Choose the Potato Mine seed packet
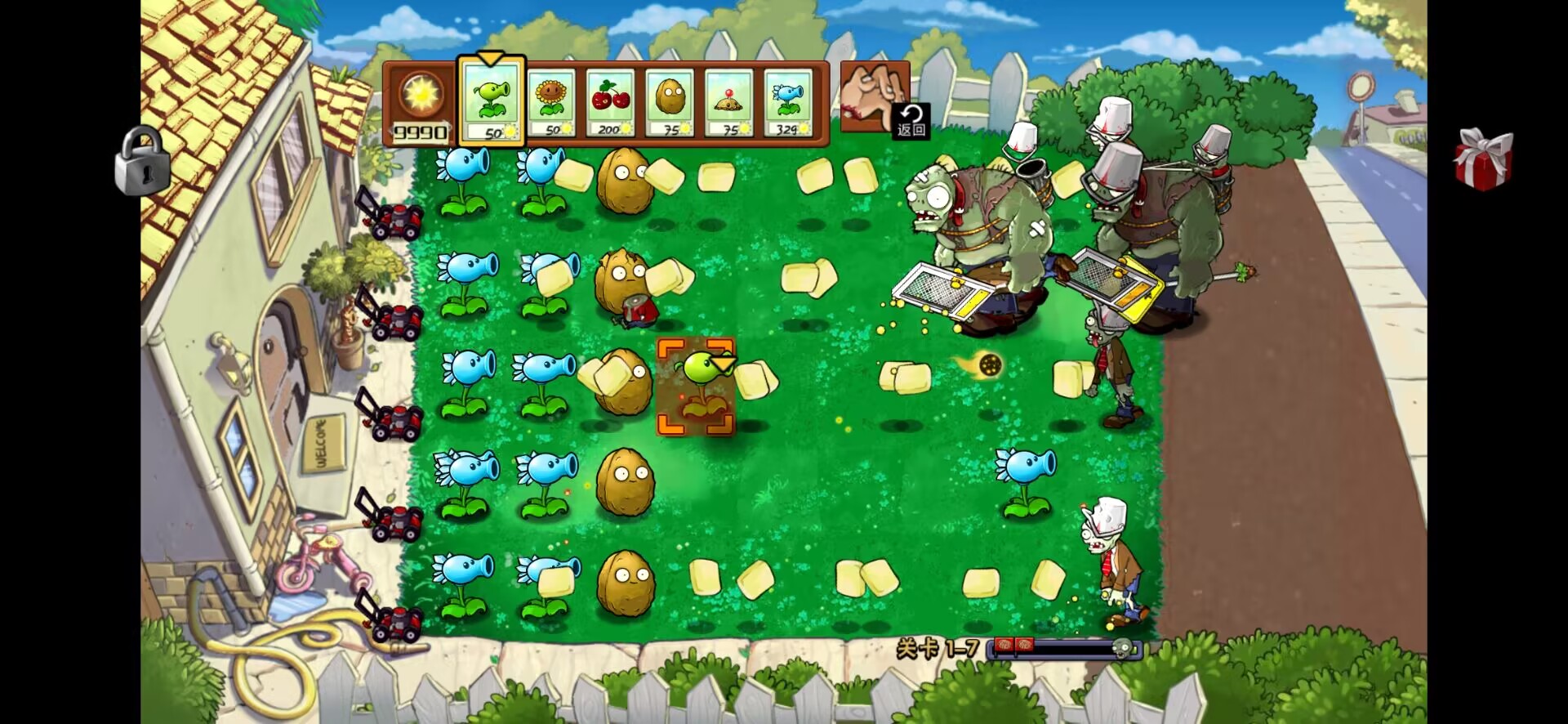The width and height of the screenshot is (1568, 724). pos(728,103)
